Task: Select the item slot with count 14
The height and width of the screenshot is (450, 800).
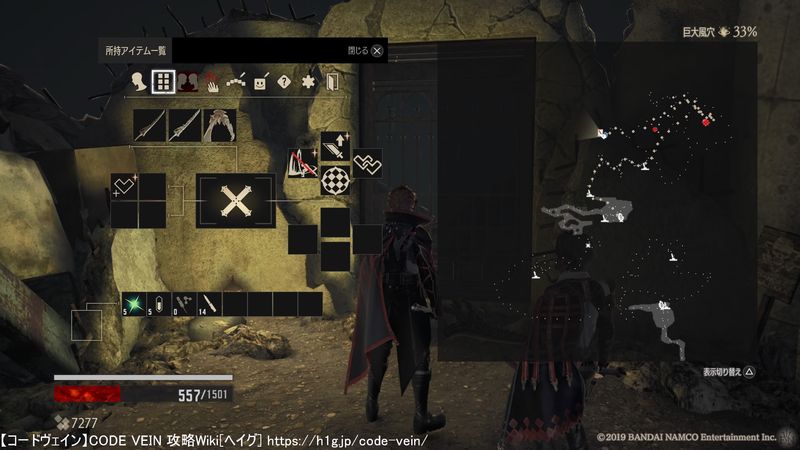Action: point(209,303)
